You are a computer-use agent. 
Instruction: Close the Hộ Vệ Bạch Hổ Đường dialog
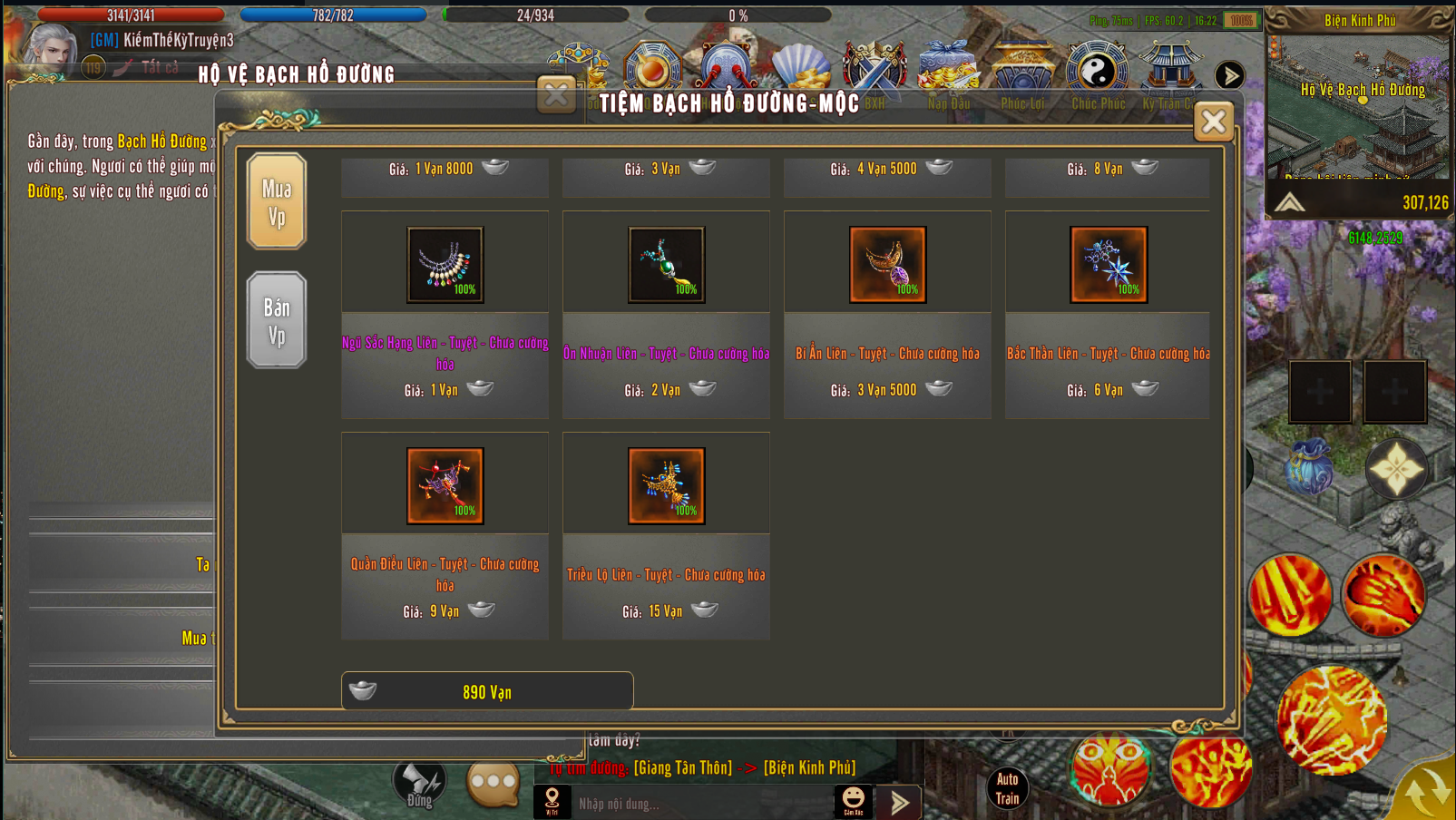tap(556, 94)
